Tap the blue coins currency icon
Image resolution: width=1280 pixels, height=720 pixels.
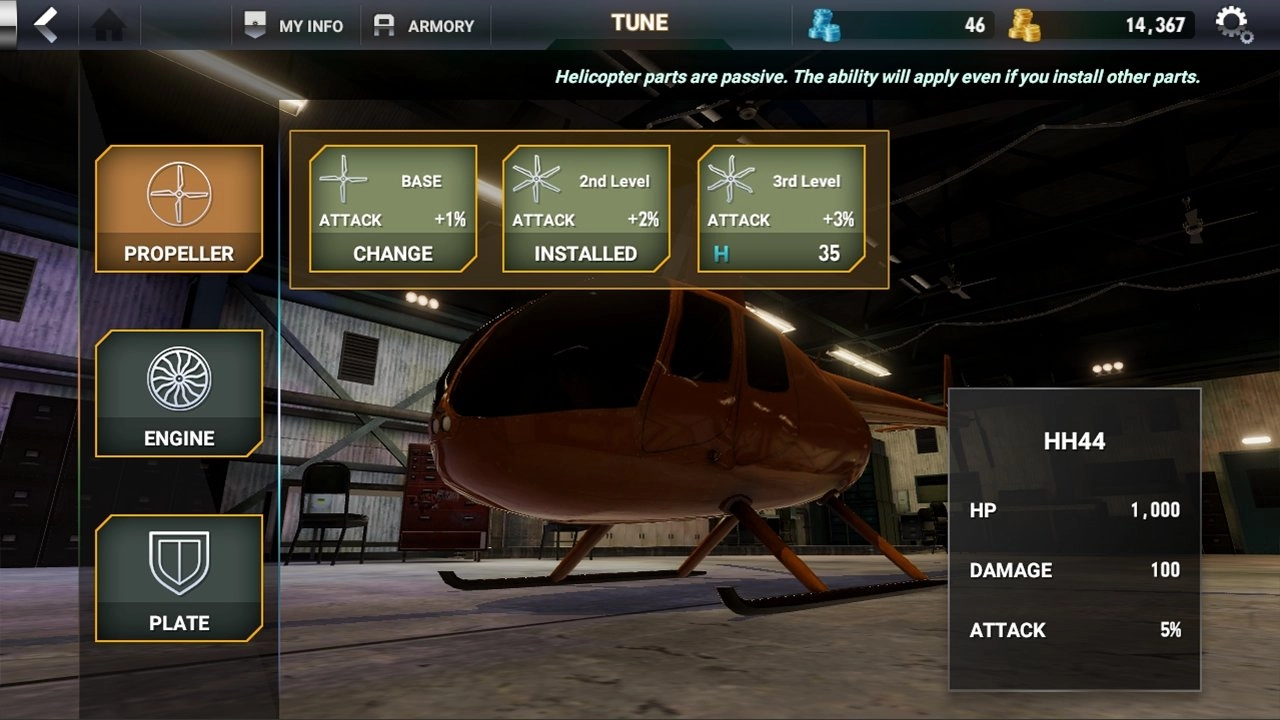(x=824, y=25)
